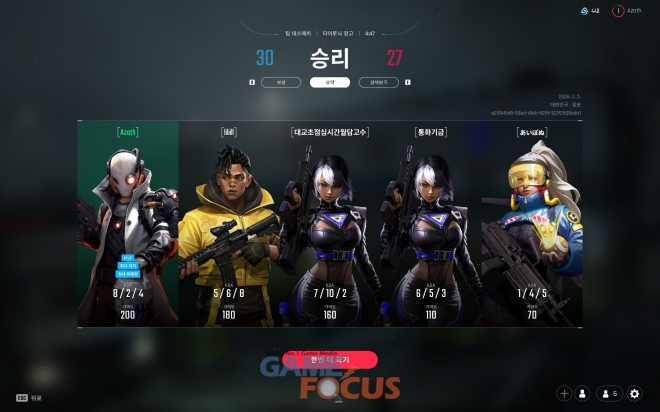The image size is (660, 412).
Task: Click the plus invite icon
Action: tap(564, 394)
